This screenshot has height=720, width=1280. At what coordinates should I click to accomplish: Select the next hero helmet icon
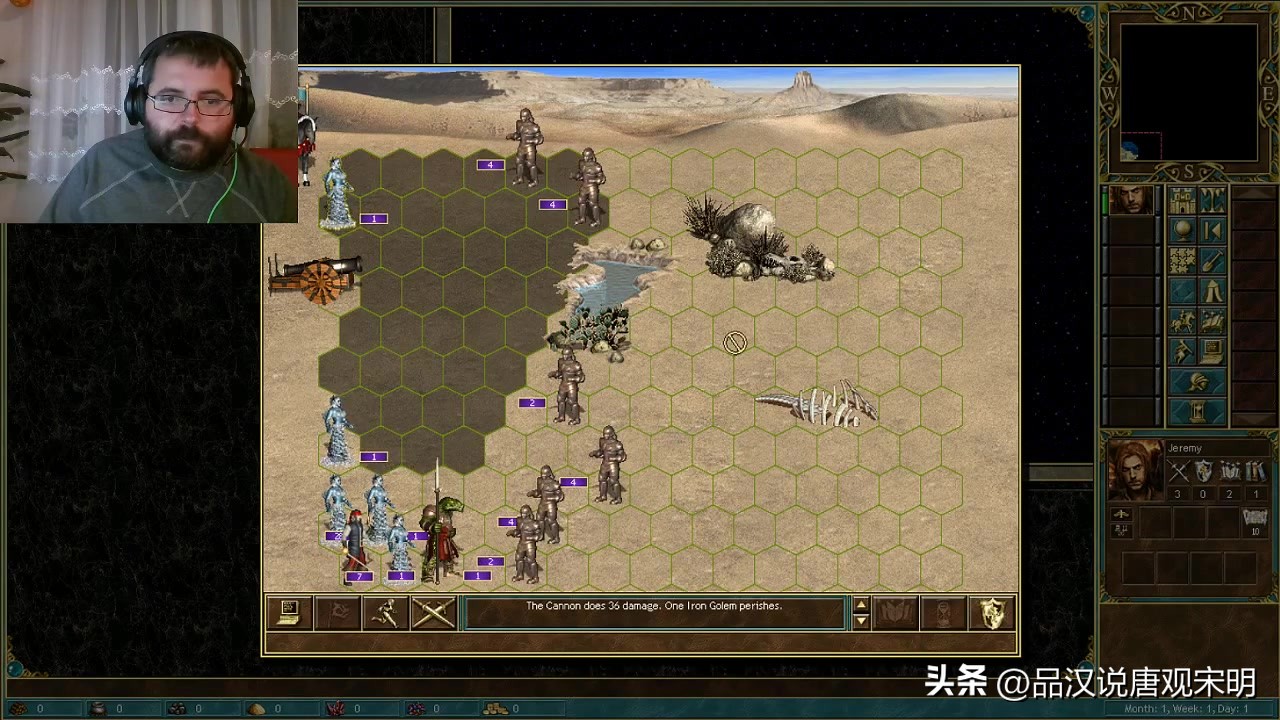click(1197, 380)
